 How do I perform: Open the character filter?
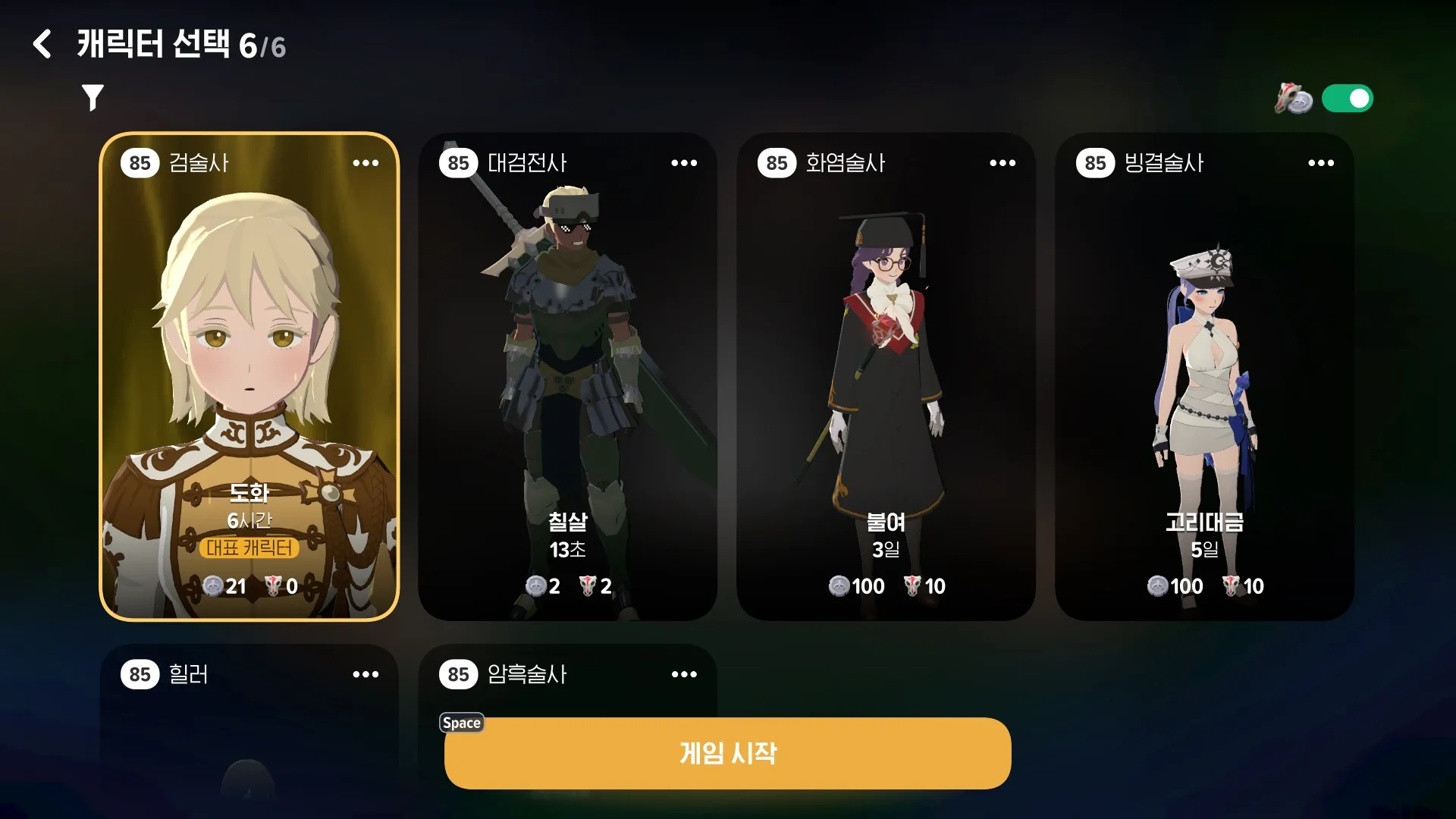tap(93, 98)
